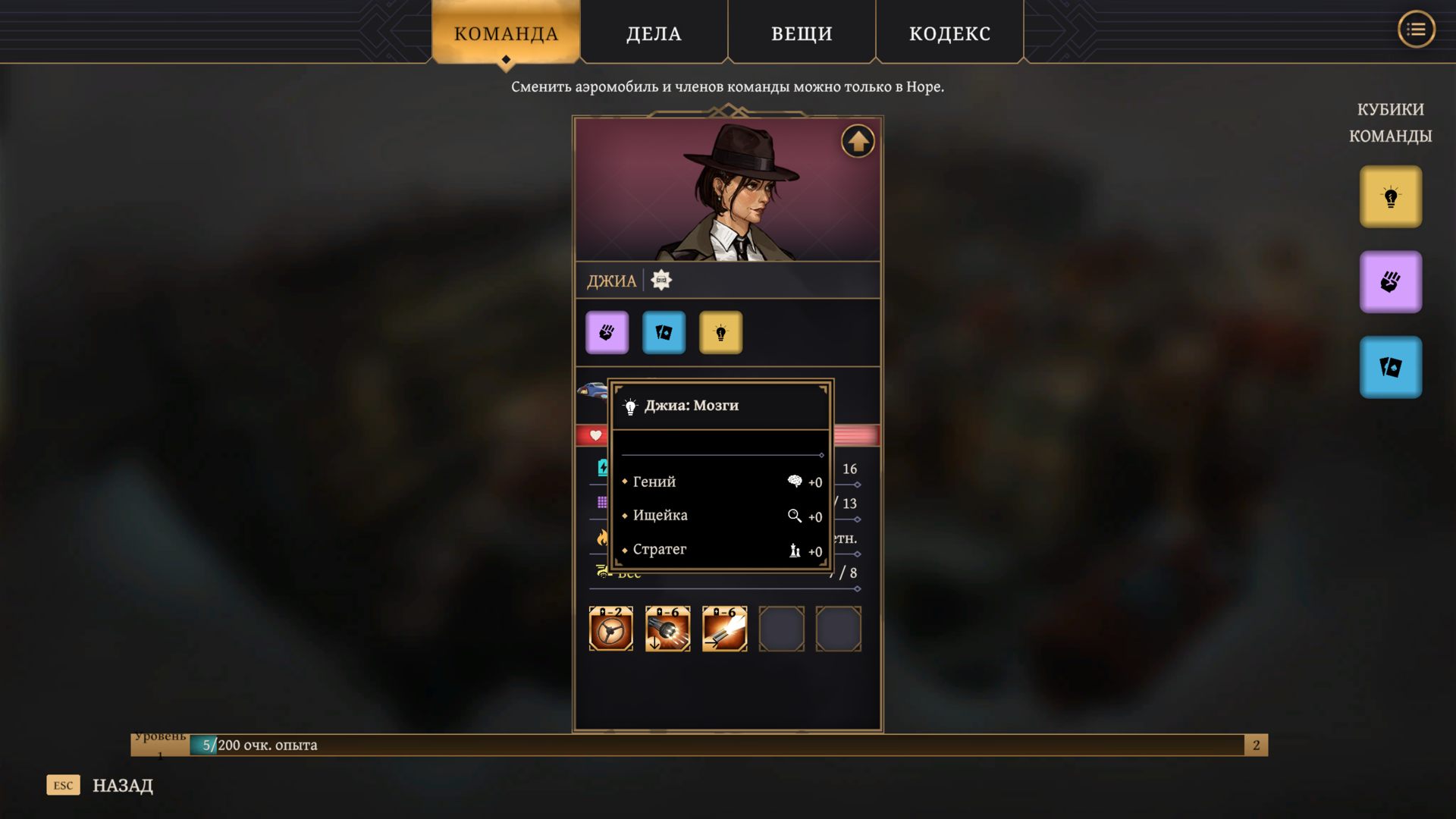
Task: Click the НАЗАД button
Action: click(x=121, y=785)
